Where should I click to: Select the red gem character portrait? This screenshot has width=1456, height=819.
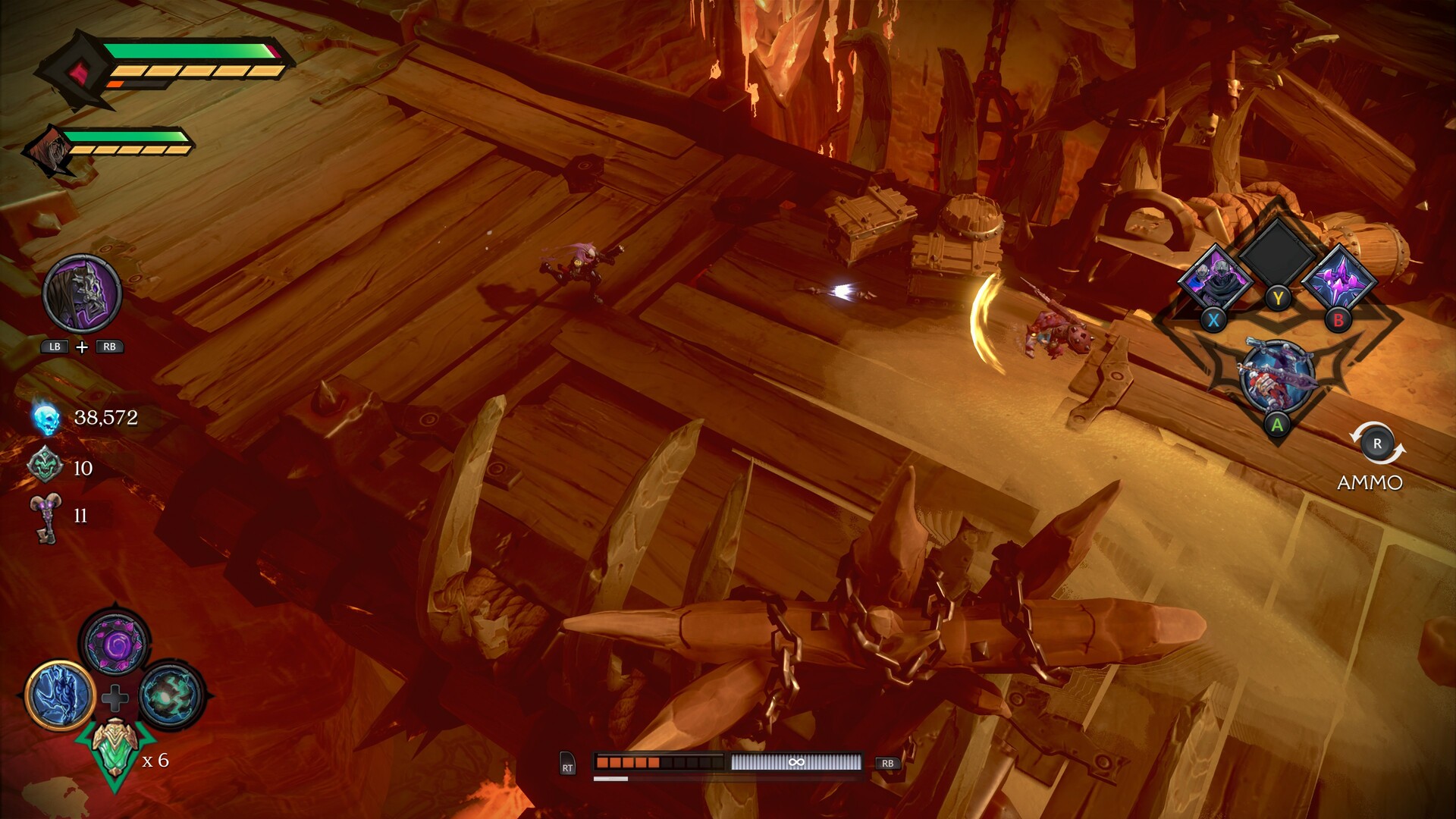tap(76, 74)
